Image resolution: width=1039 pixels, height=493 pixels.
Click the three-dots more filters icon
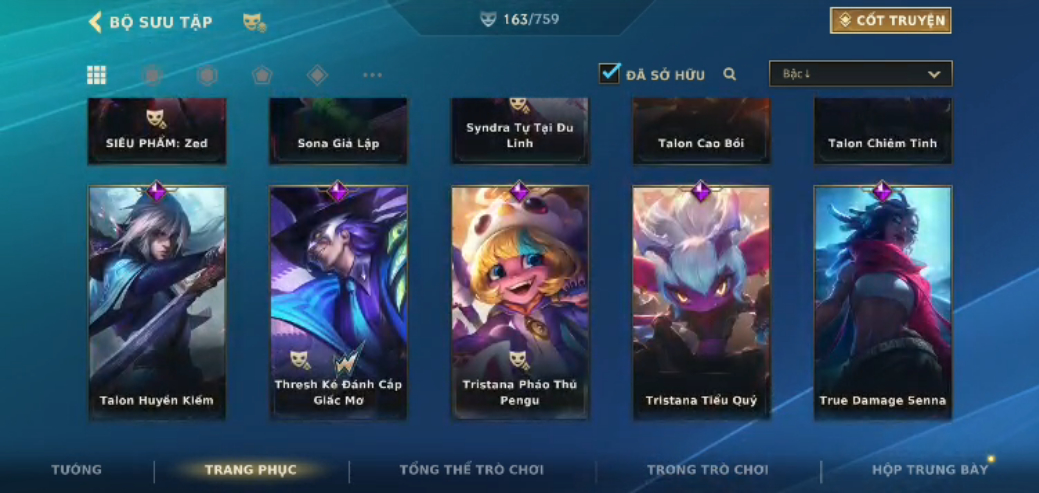pyautogui.click(x=372, y=75)
